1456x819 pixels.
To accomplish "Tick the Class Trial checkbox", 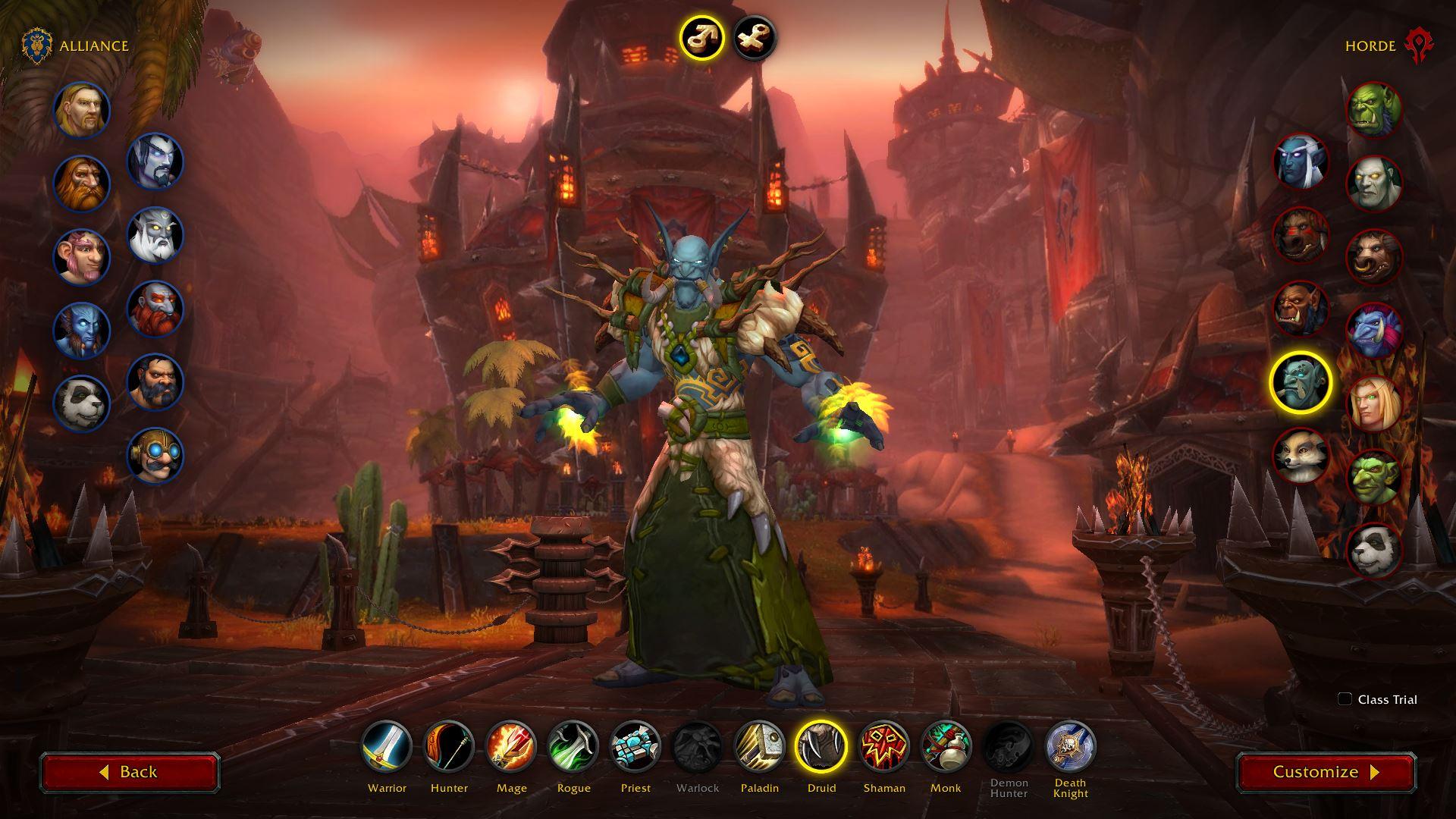I will pyautogui.click(x=1345, y=699).
